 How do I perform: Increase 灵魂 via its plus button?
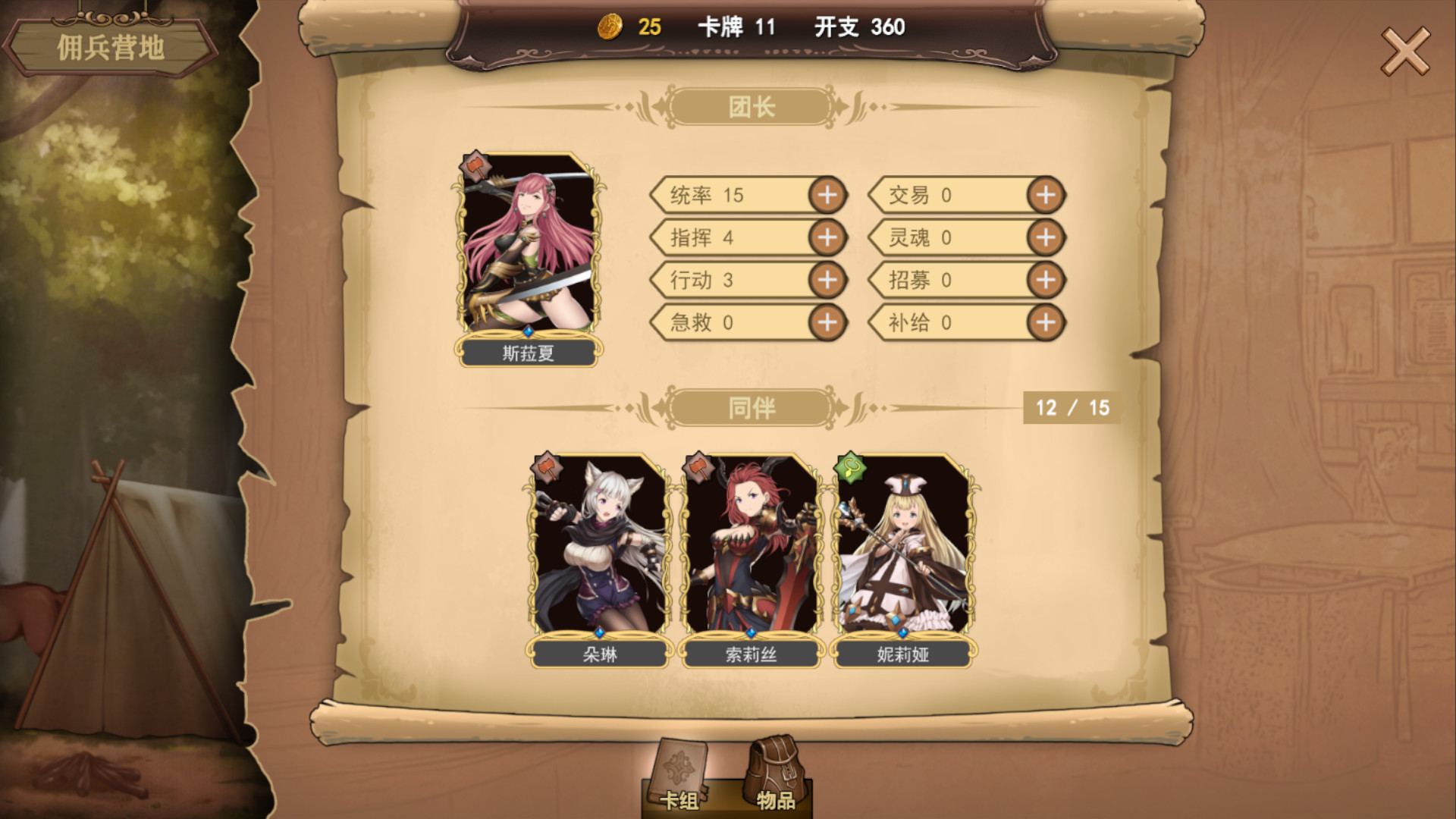point(1046,237)
